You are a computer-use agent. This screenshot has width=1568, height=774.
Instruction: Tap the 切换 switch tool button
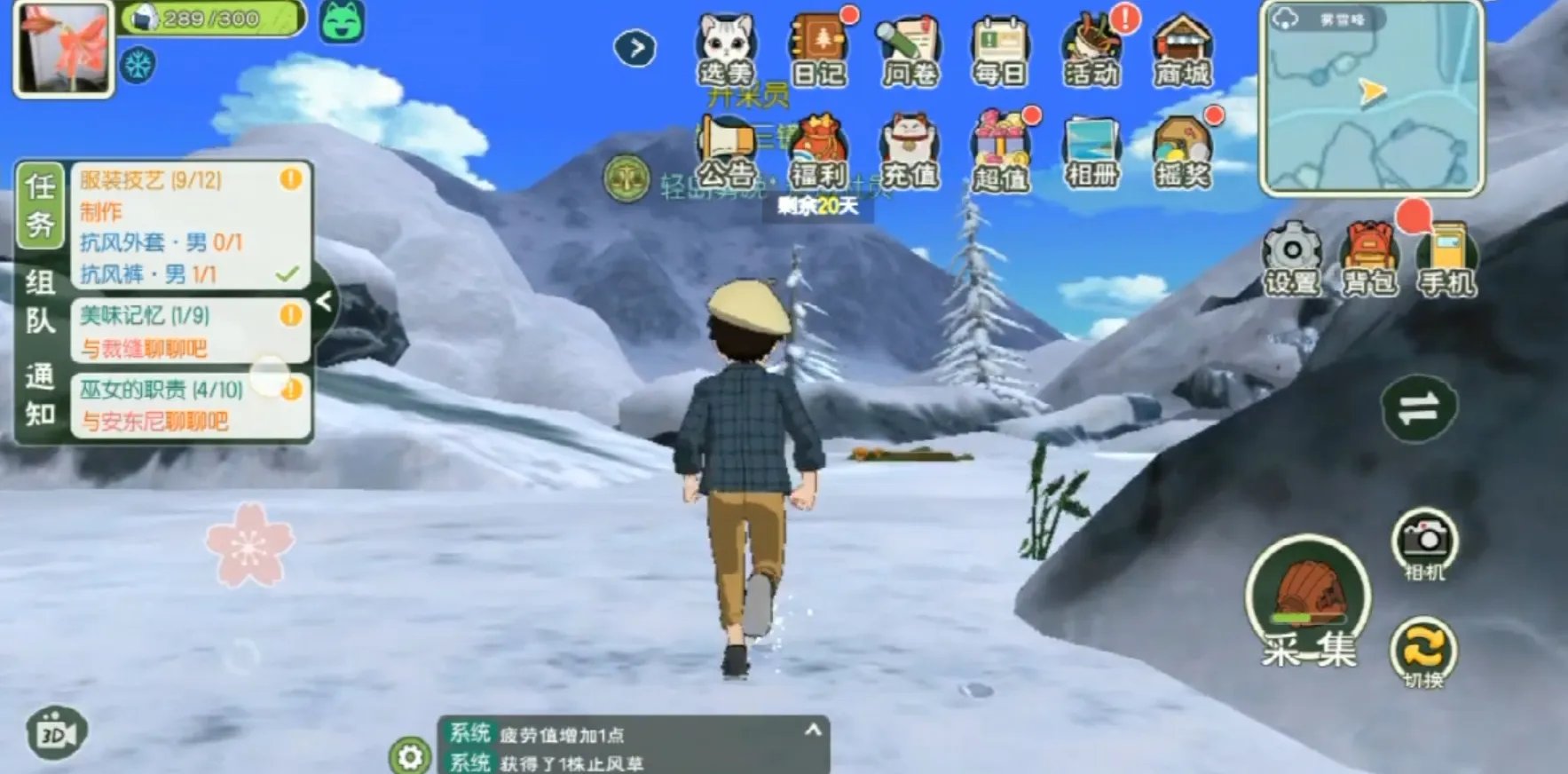pyautogui.click(x=1423, y=652)
